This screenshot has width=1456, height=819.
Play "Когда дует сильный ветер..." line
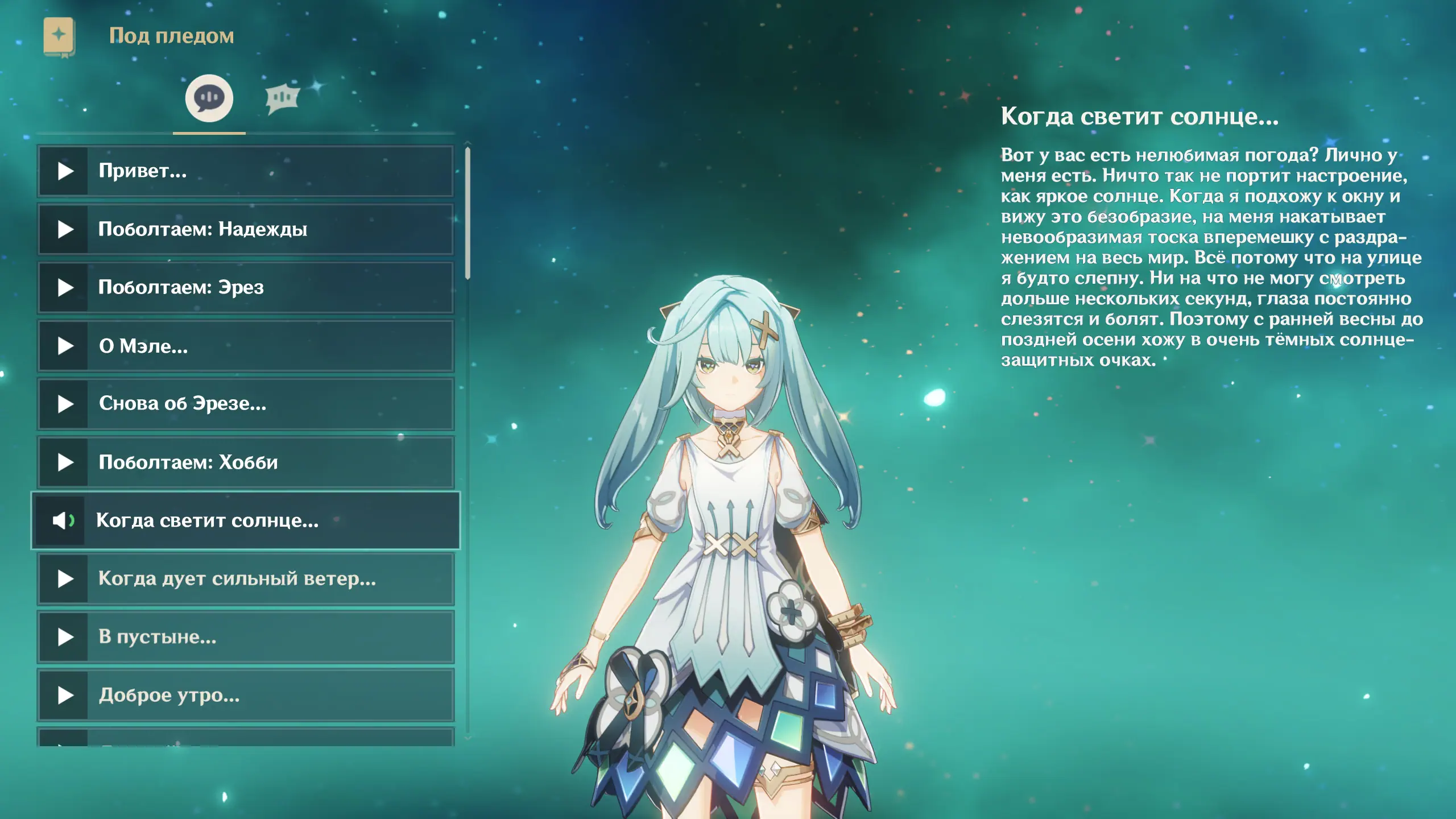[x=246, y=579]
